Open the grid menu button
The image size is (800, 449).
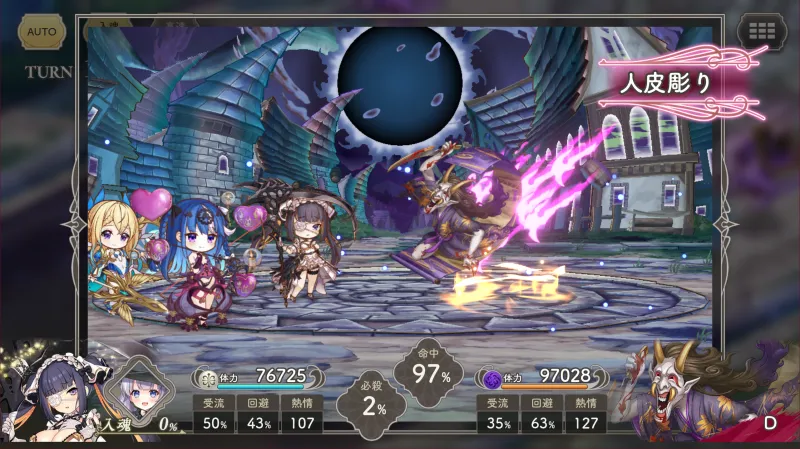tap(760, 31)
